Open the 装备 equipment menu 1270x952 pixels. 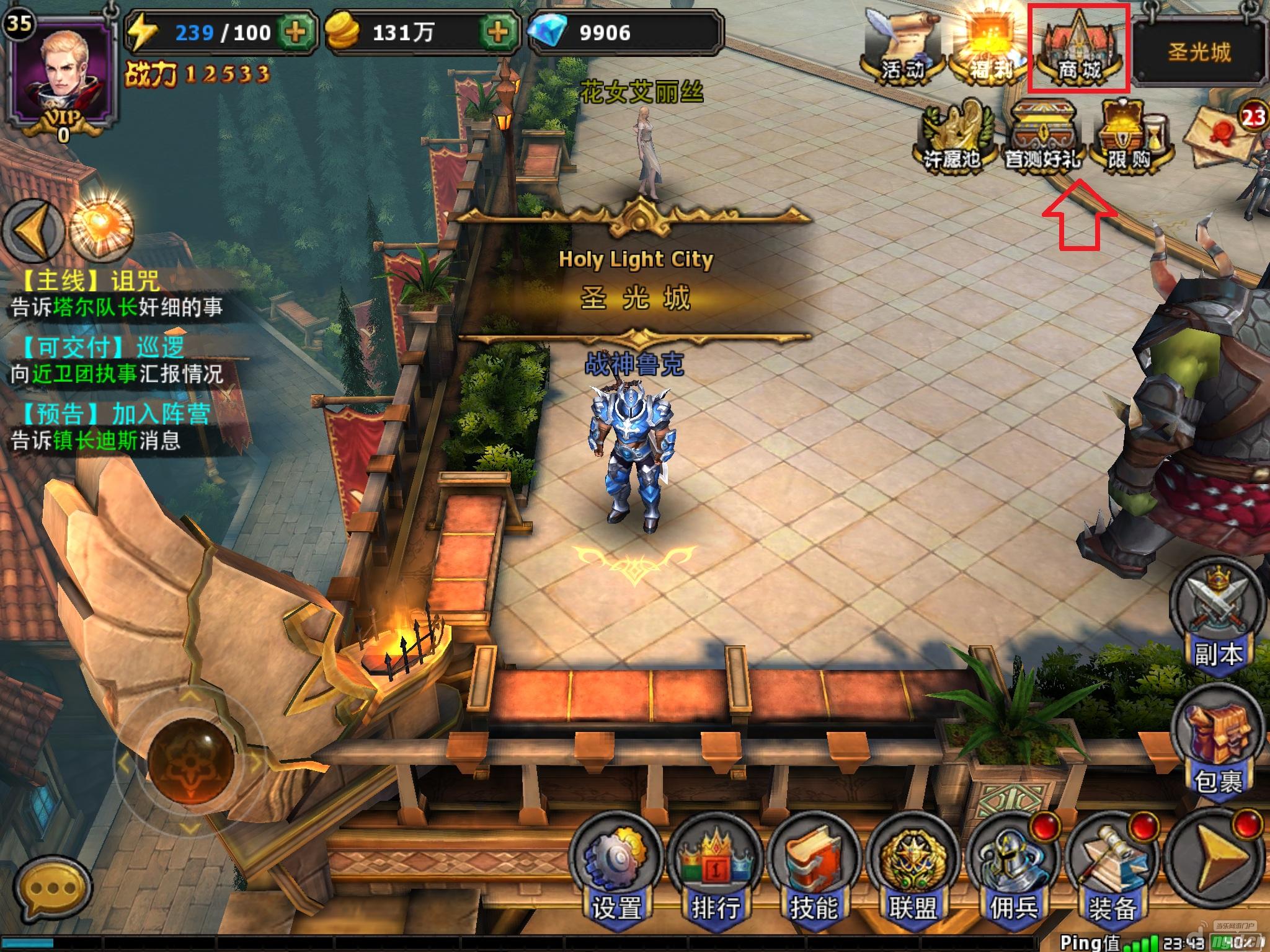(x=1113, y=868)
